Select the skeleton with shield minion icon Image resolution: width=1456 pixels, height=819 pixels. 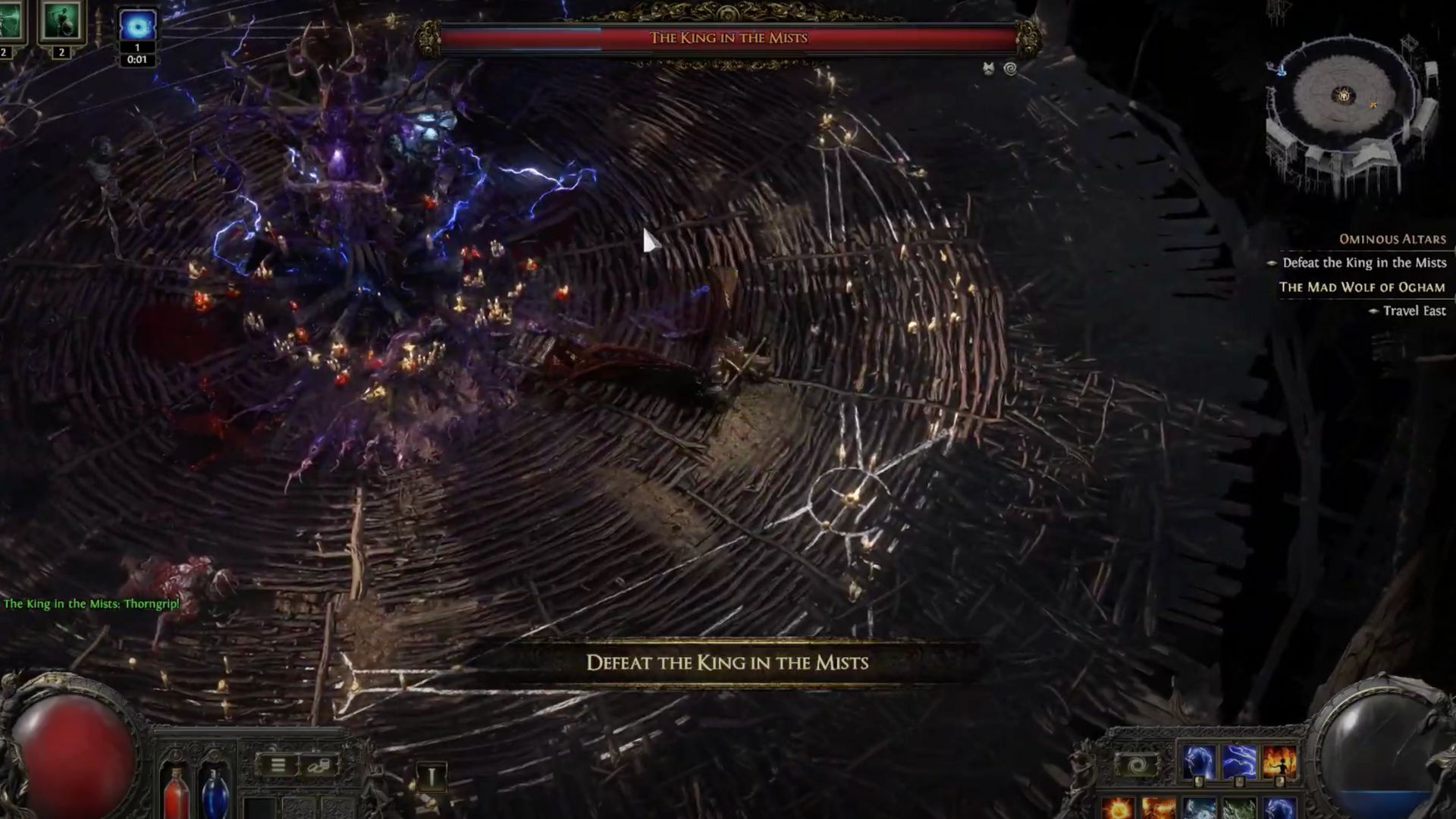(61, 21)
